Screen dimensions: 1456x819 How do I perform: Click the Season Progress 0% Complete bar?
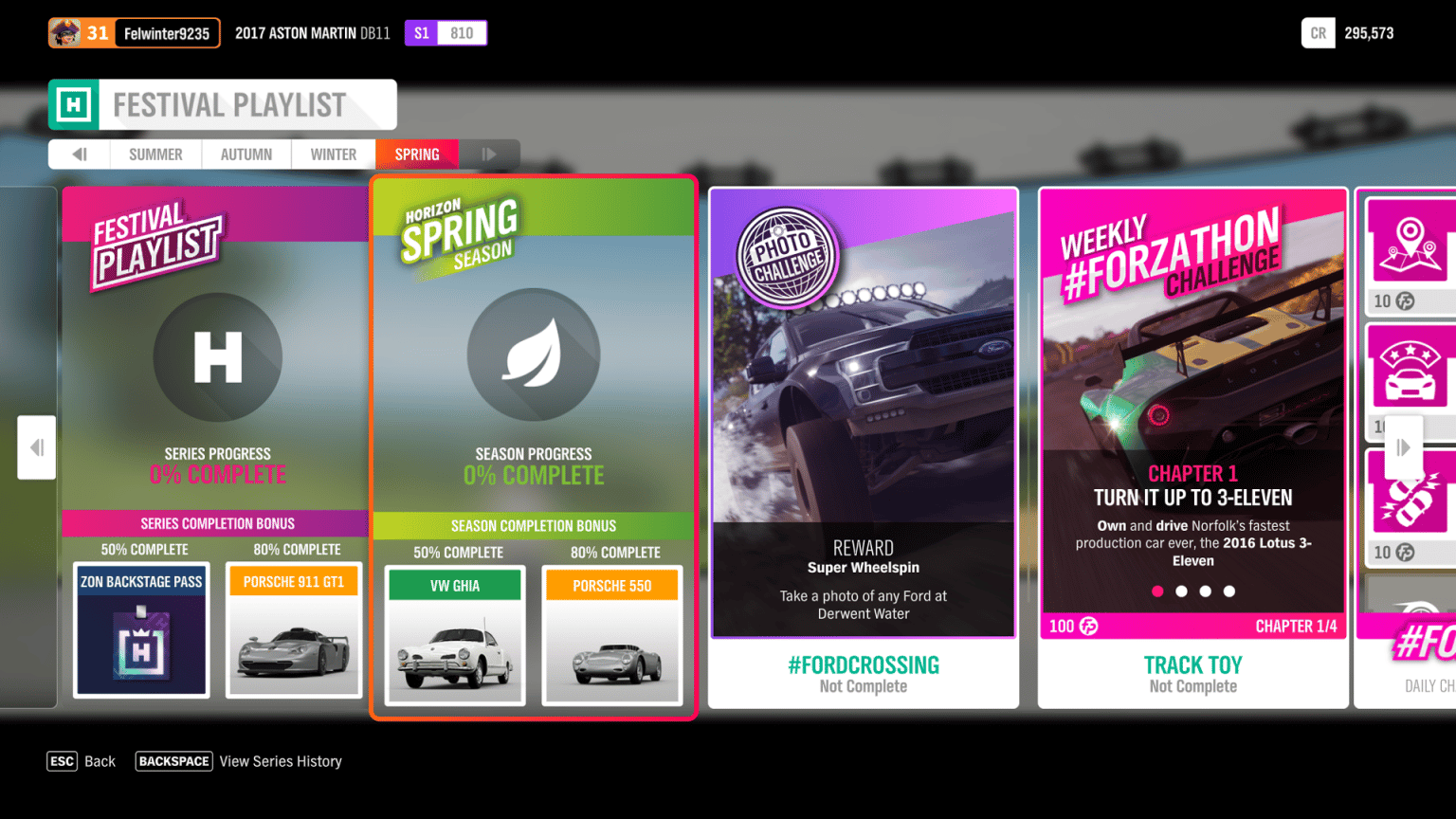coord(534,464)
